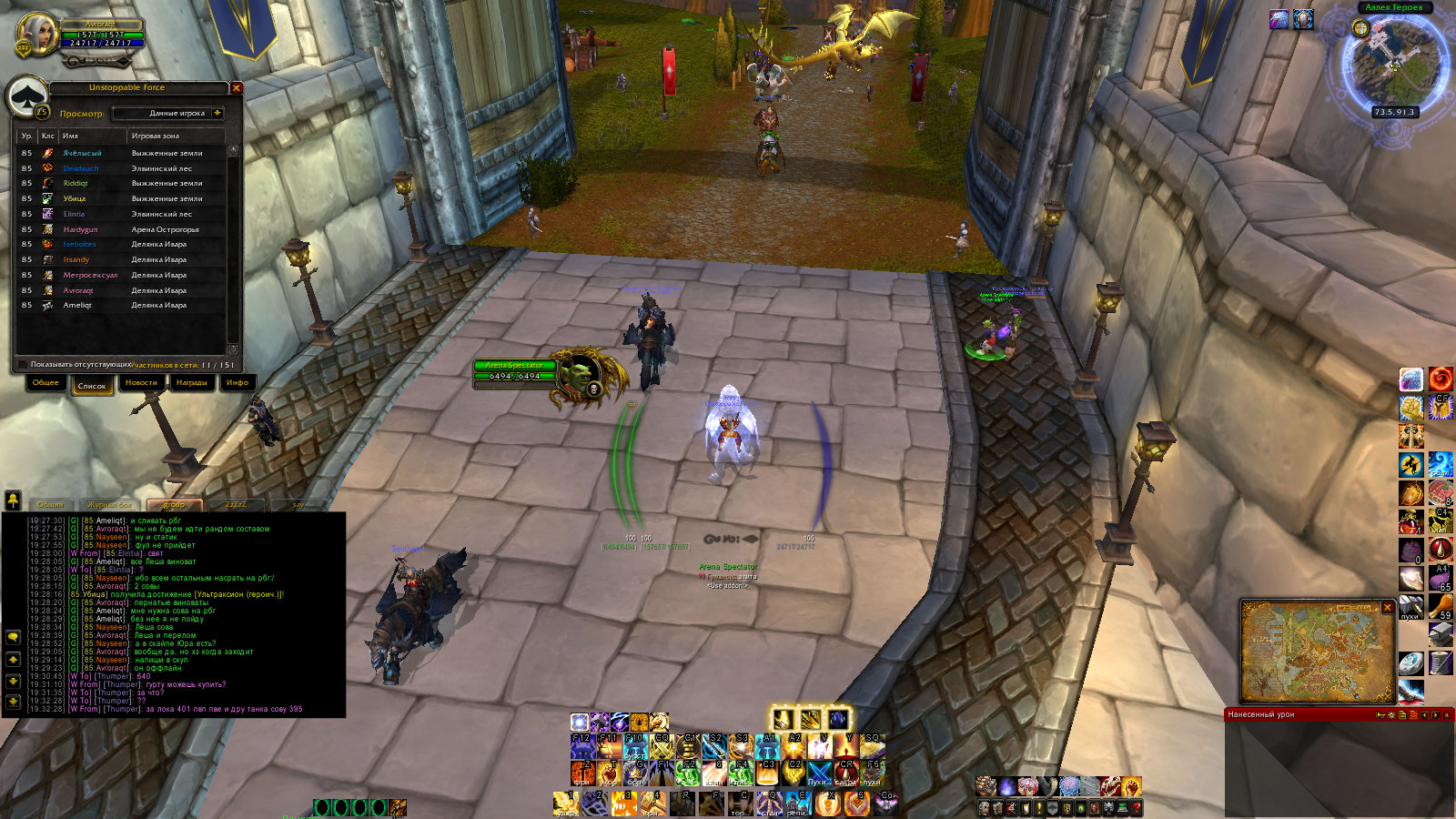Select guild member Hardygun in roster
Viewport: 1456px width, 819px height.
tap(80, 229)
